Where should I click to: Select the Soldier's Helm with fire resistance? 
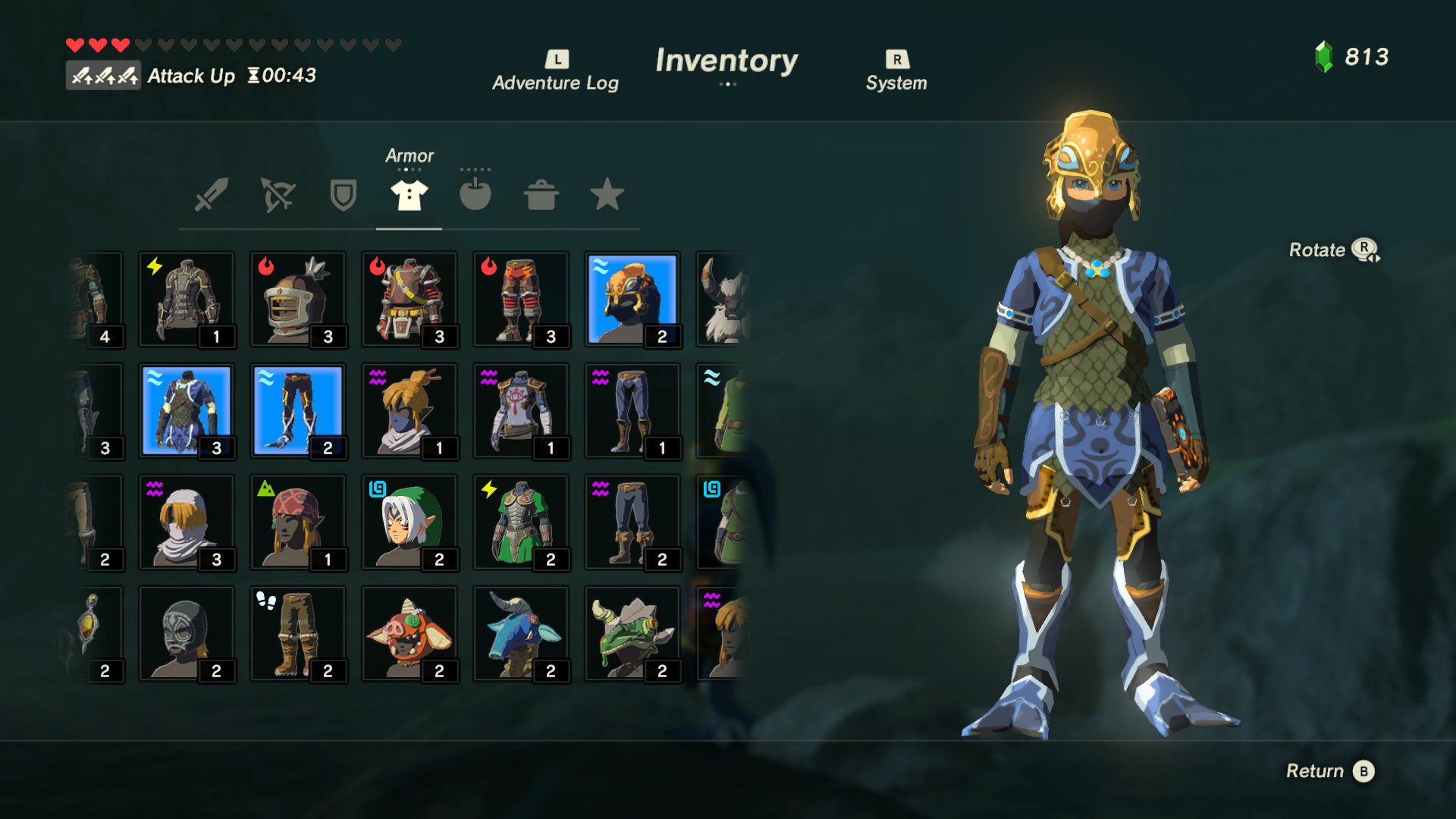(299, 298)
